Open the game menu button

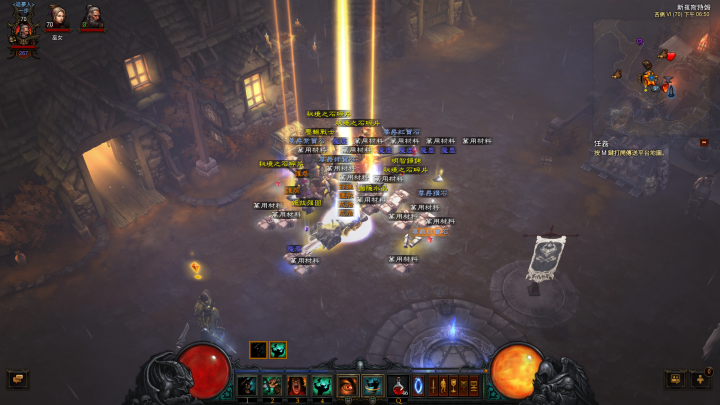[x=674, y=379]
